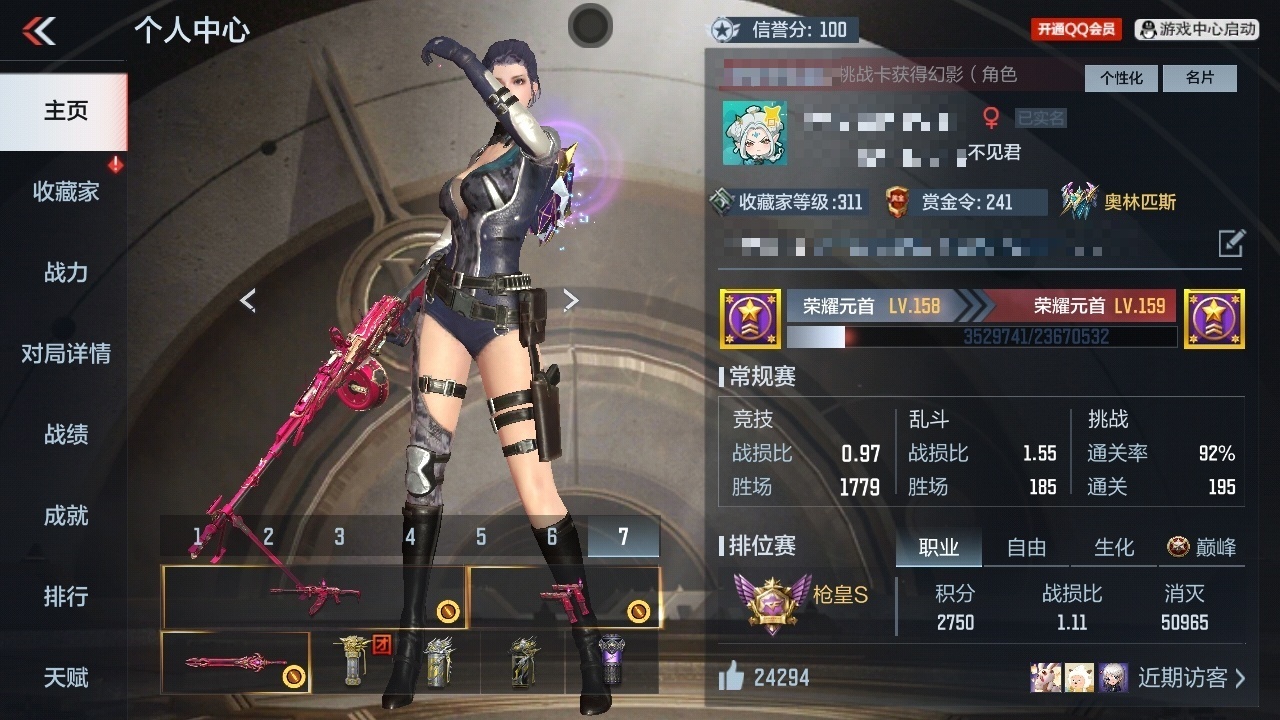This screenshot has height=720, width=1280.
Task: Go back with the top-left arrow
Action: pos(39,31)
